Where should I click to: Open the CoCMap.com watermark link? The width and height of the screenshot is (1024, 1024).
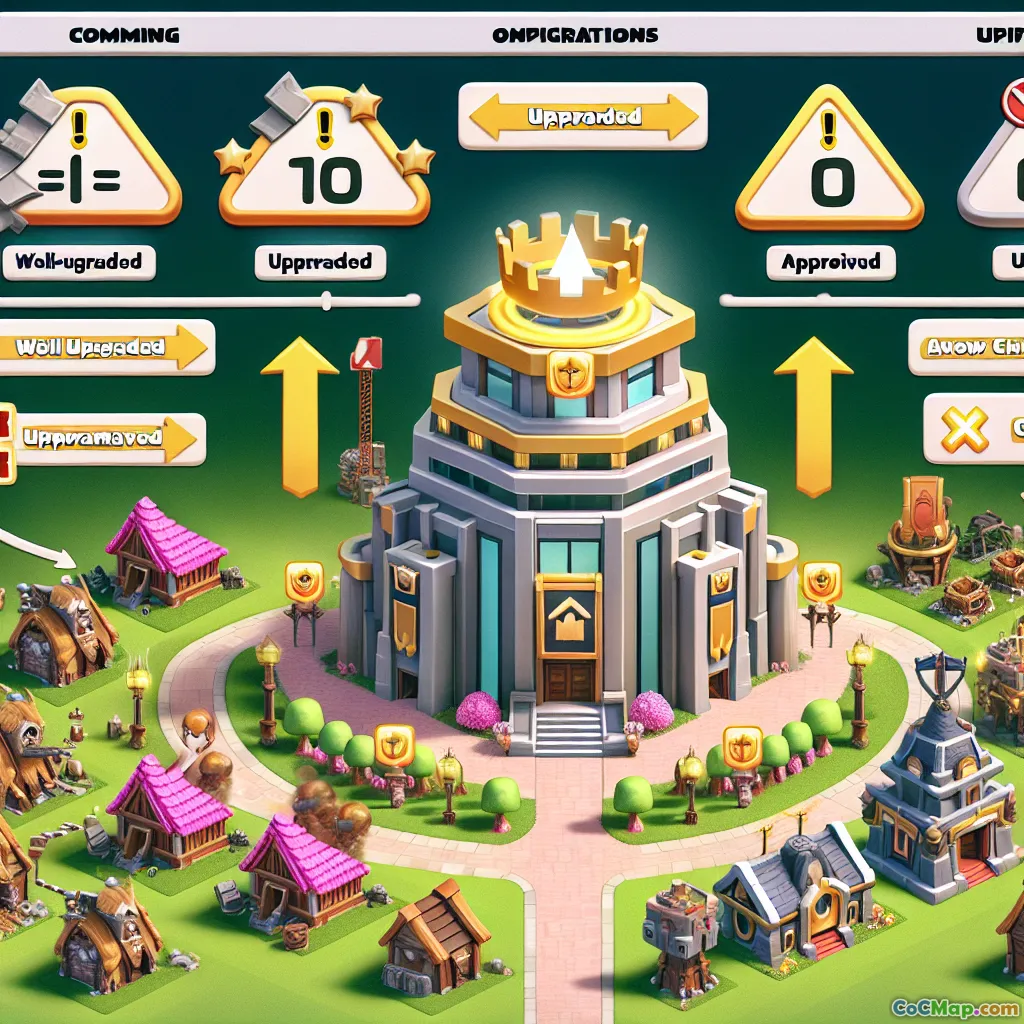click(954, 1007)
